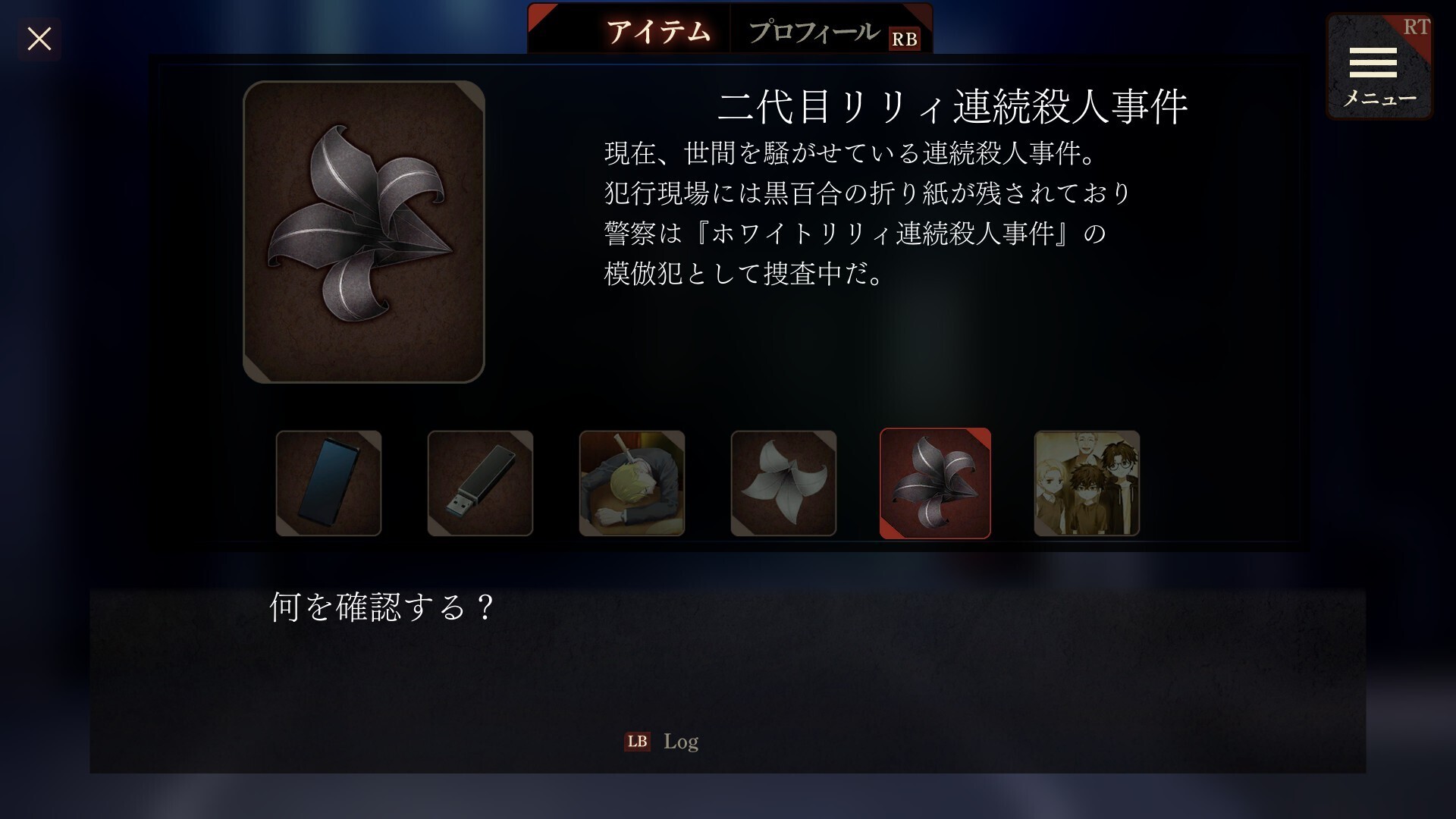The width and height of the screenshot is (1456, 819).
Task: Open the dialogue Log
Action: [x=662, y=741]
